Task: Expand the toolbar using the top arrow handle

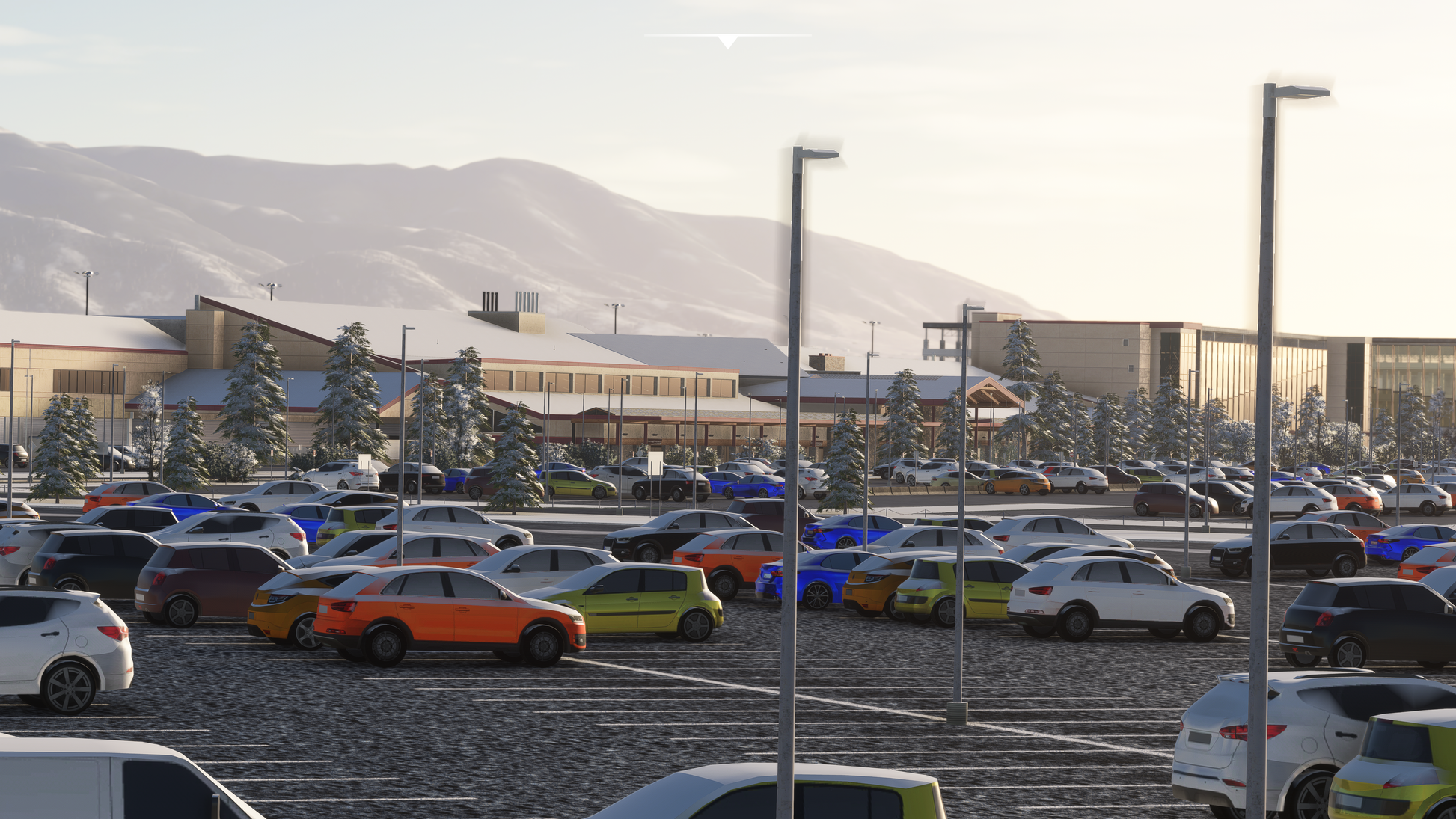Action: [727, 41]
